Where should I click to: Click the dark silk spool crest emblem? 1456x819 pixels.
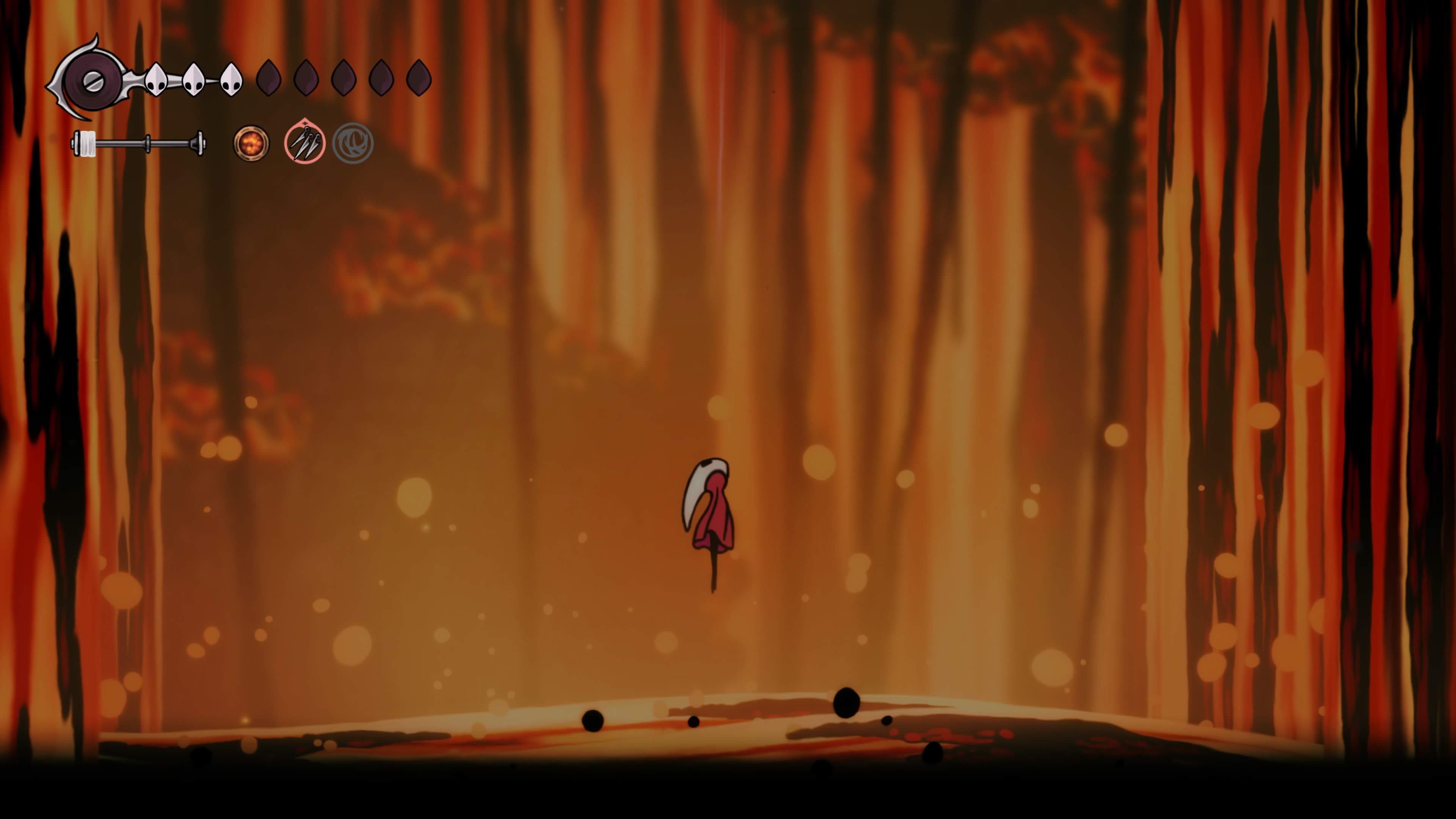(x=92, y=82)
